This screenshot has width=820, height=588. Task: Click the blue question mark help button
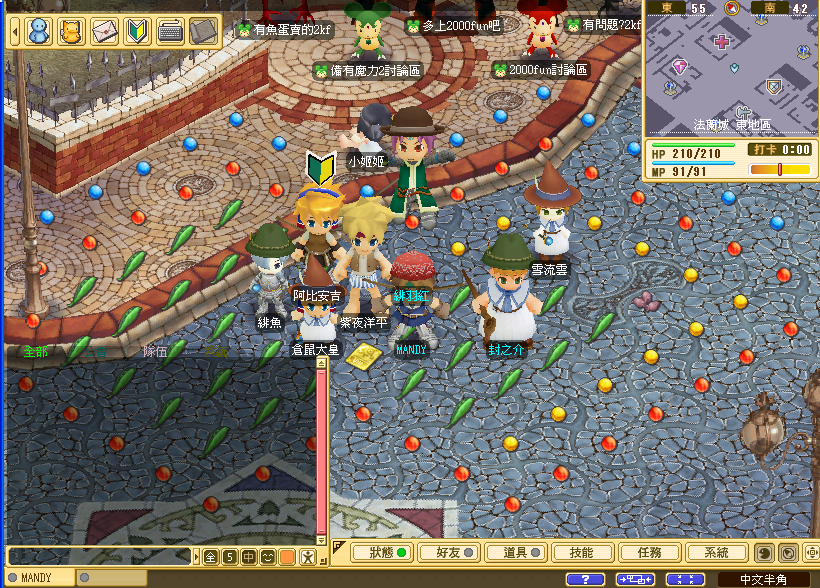click(x=585, y=579)
